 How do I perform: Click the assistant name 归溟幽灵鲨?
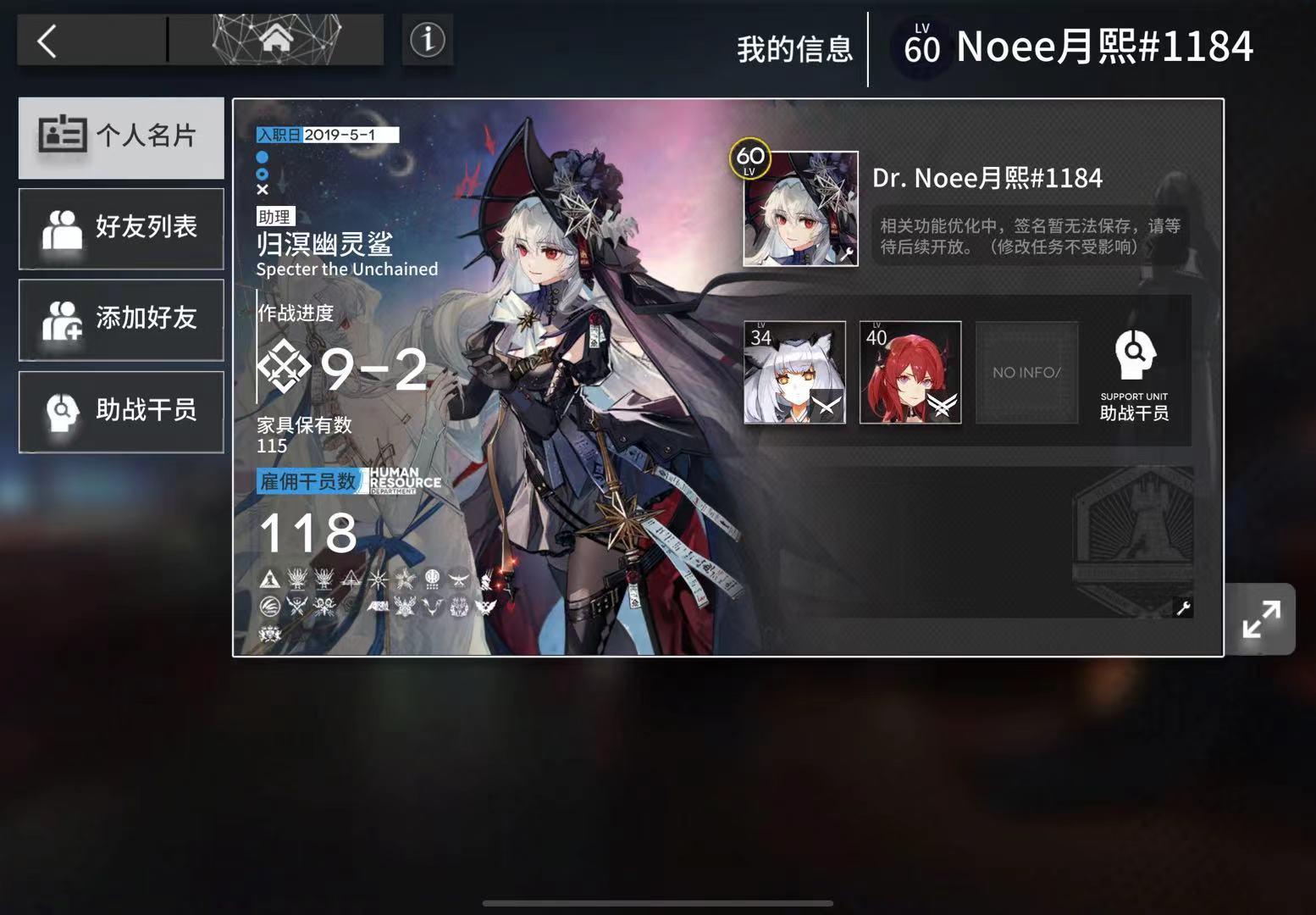tap(324, 246)
